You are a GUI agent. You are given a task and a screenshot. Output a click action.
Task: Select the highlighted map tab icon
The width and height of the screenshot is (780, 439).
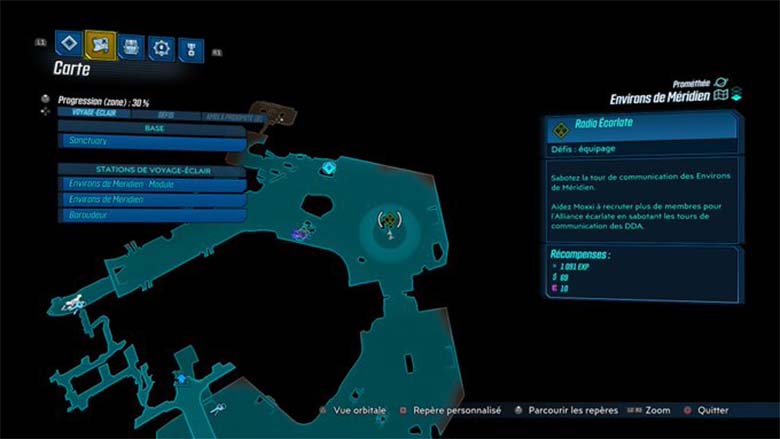point(100,43)
